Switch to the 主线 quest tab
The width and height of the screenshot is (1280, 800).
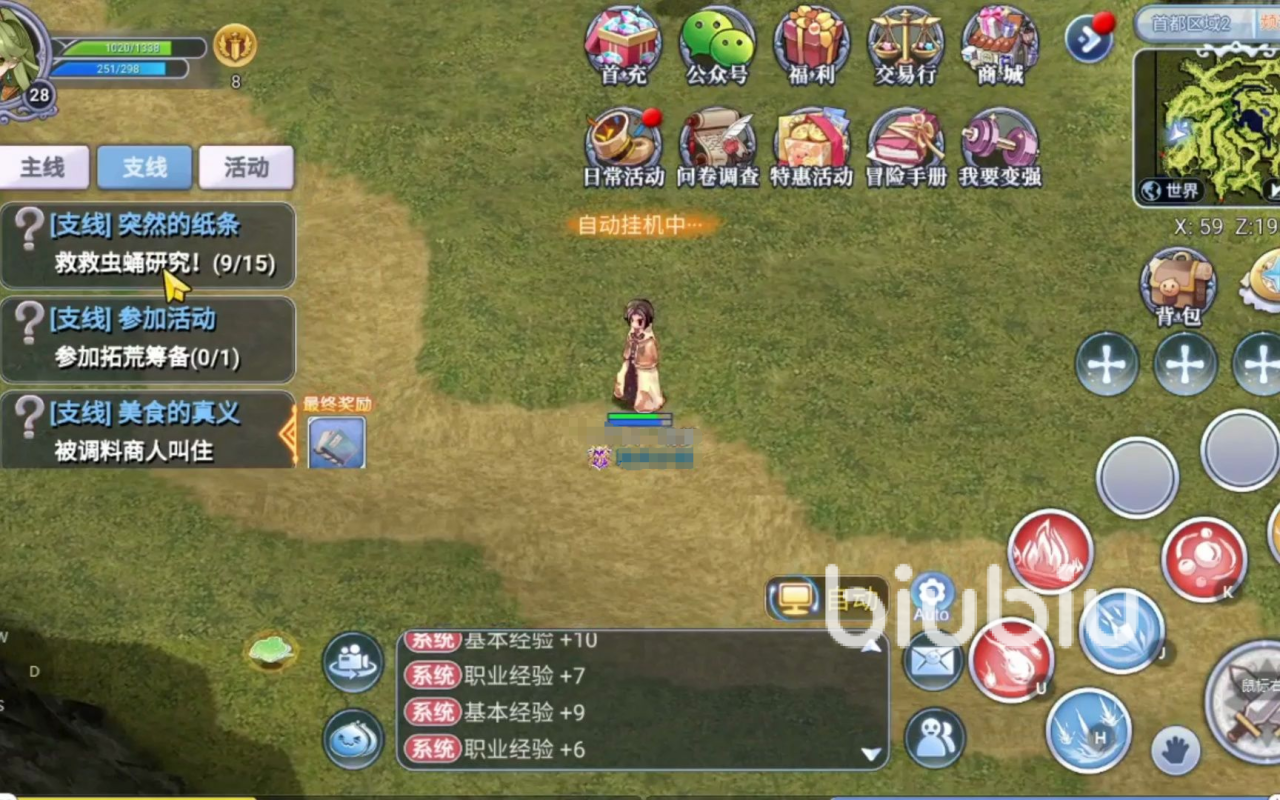pyautogui.click(x=45, y=167)
